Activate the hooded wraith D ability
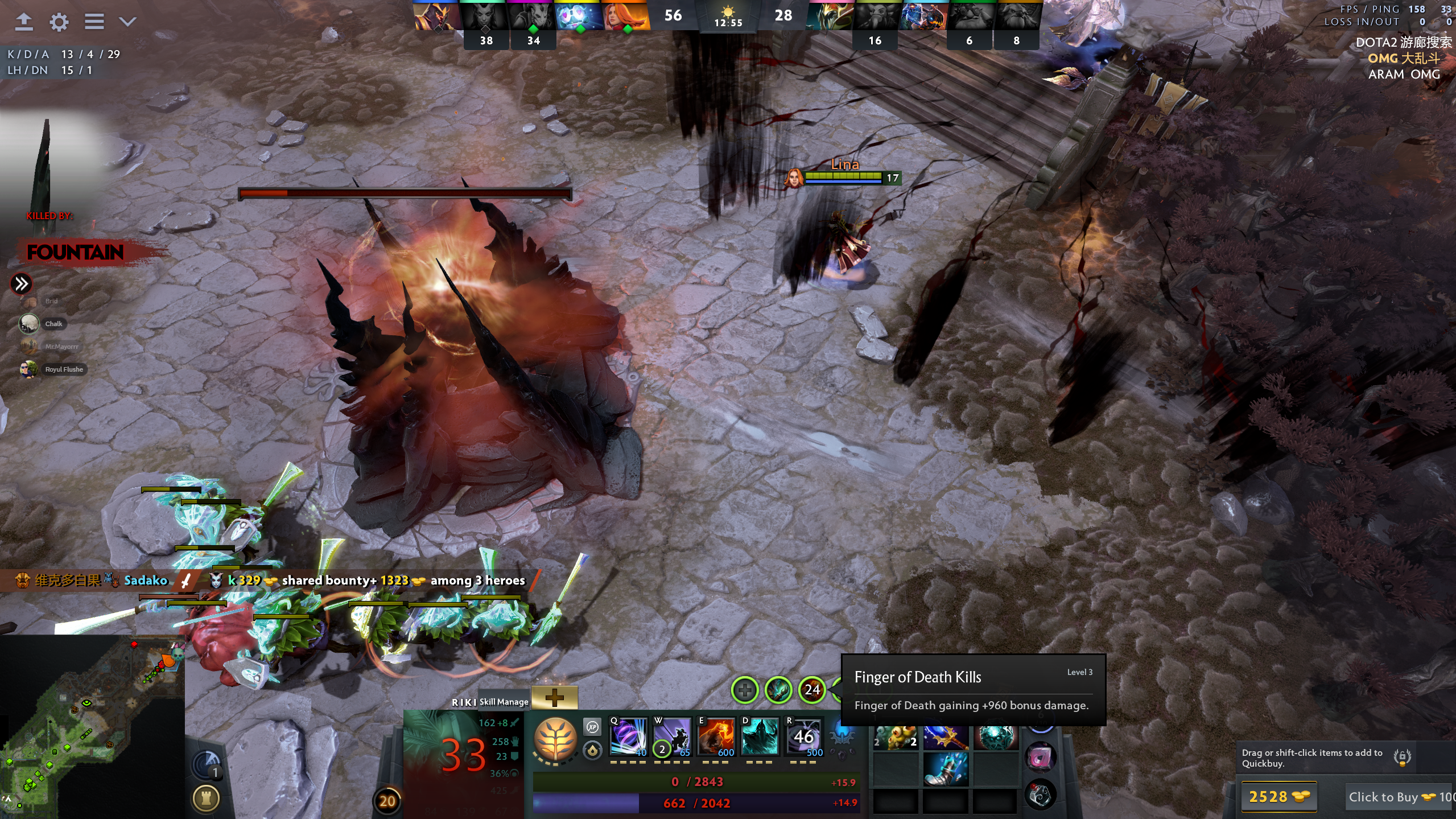1456x819 pixels. point(760,737)
